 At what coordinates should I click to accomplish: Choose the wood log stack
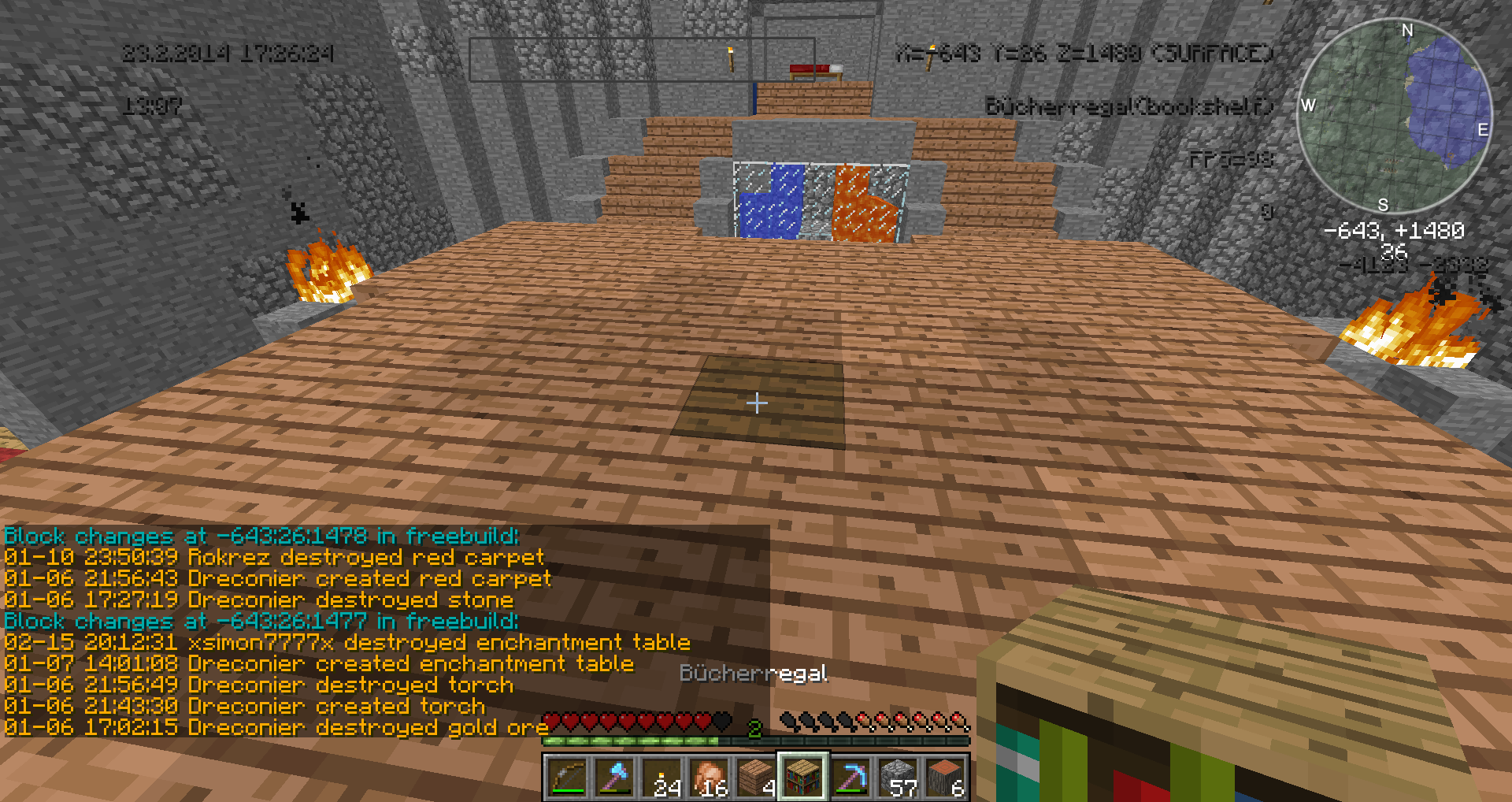pos(945,777)
